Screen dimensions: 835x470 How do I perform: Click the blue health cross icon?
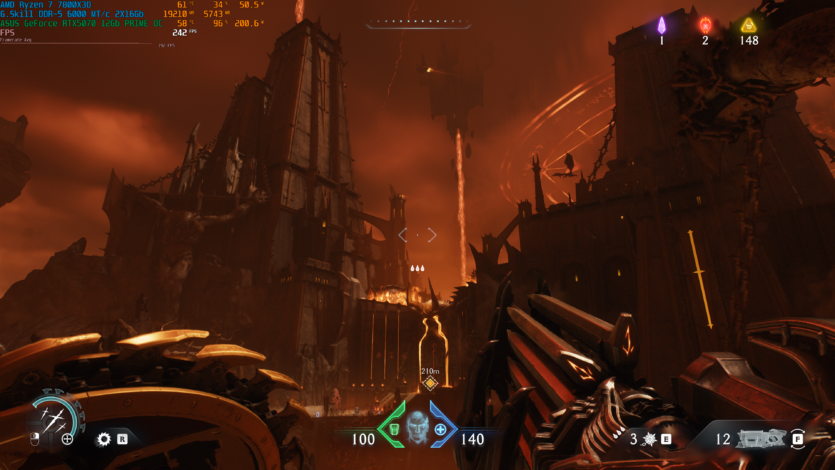(x=440, y=430)
